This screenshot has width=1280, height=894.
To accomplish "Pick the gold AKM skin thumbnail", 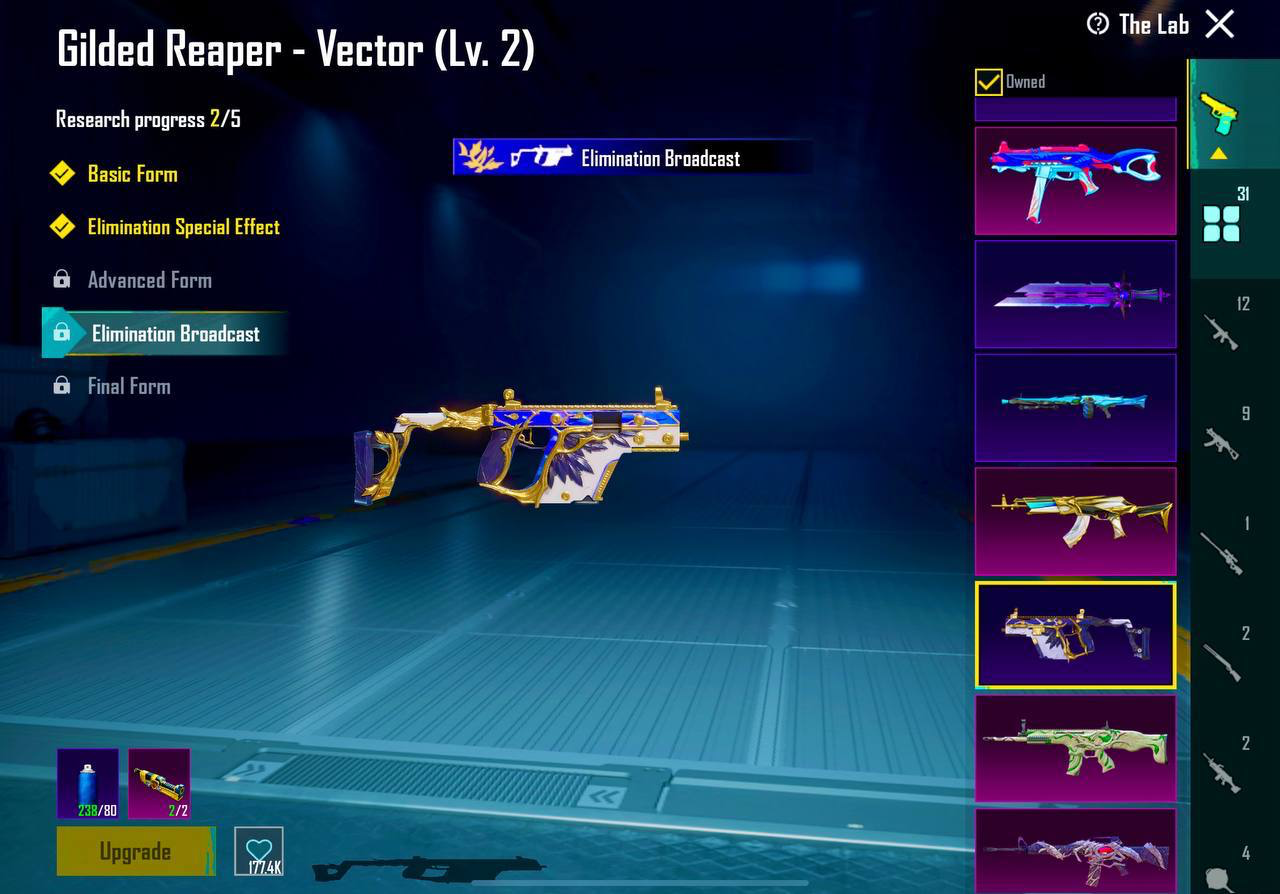I will 1075,521.
